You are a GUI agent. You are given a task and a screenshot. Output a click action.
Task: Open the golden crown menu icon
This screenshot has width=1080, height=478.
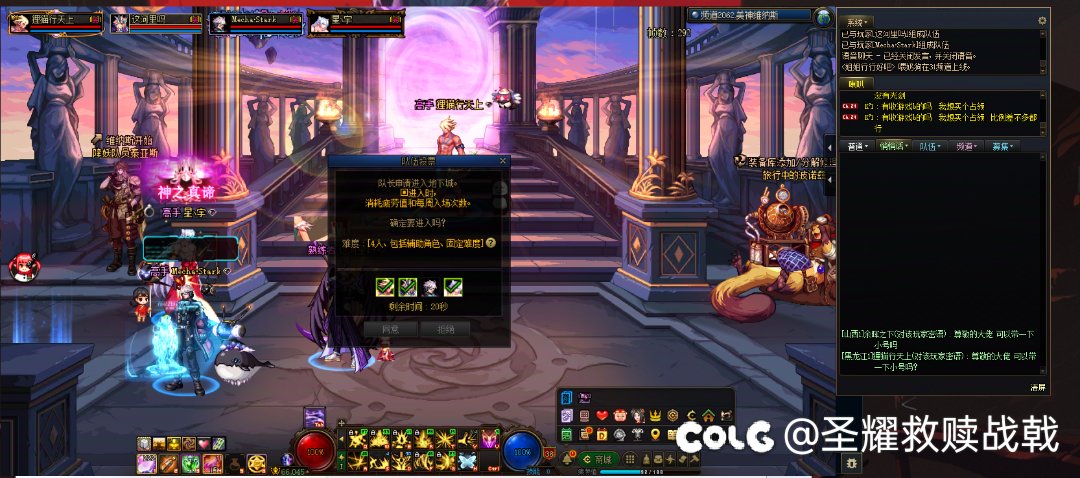click(656, 415)
